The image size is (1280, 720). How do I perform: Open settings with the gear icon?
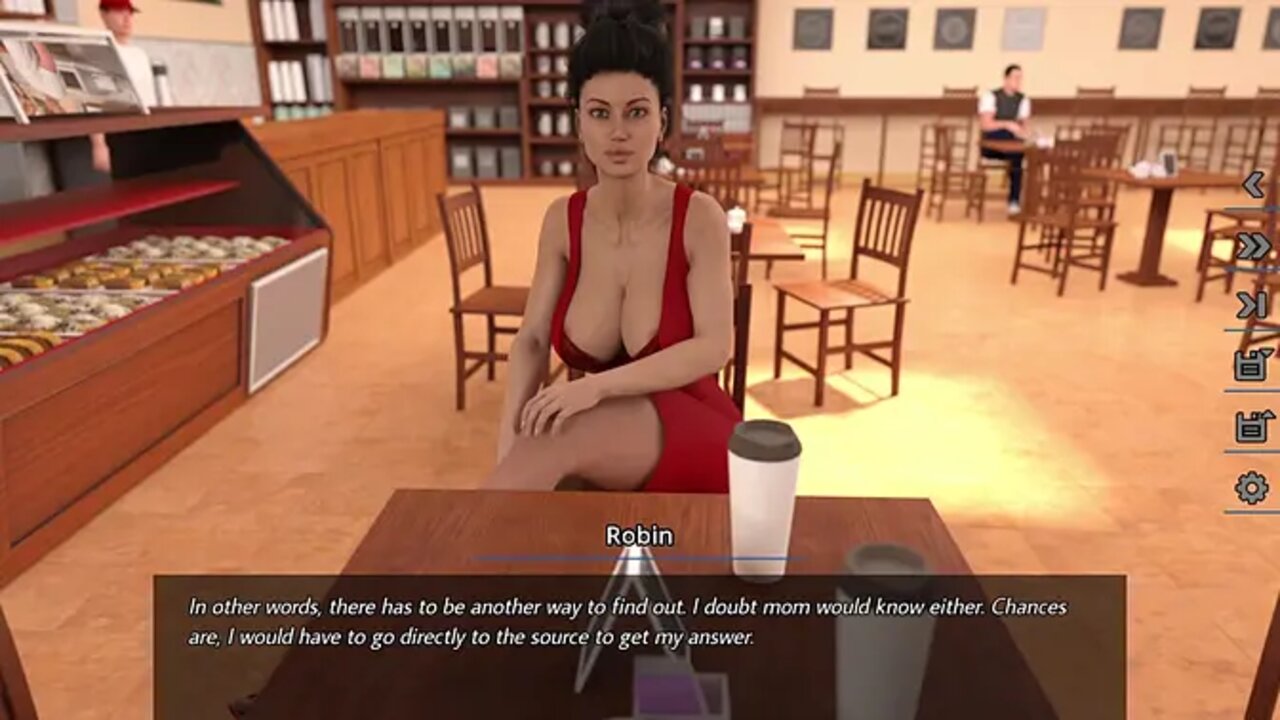(1252, 488)
